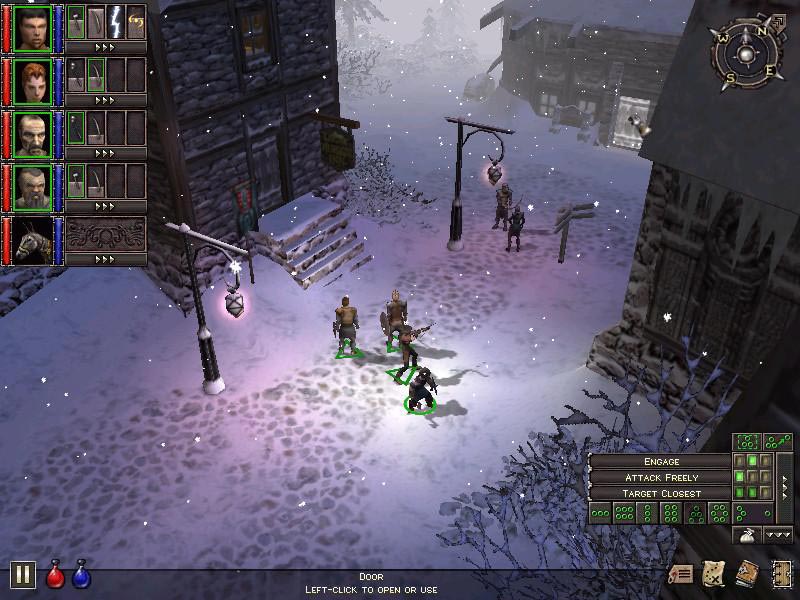Screen dimensions: 800x600
Task: Change the Target Closest setting
Action: click(661, 494)
